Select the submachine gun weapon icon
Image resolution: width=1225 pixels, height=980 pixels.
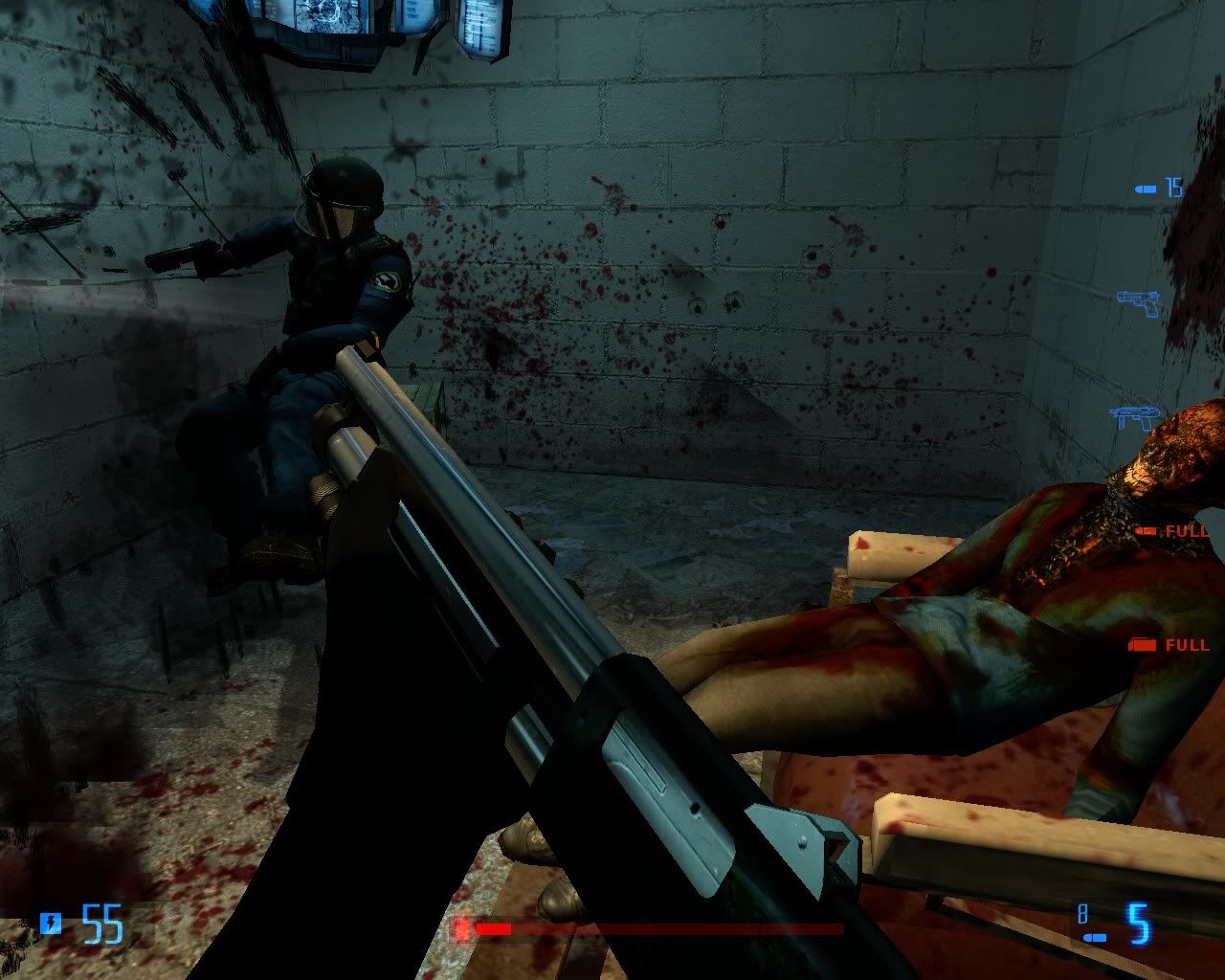click(x=1135, y=418)
